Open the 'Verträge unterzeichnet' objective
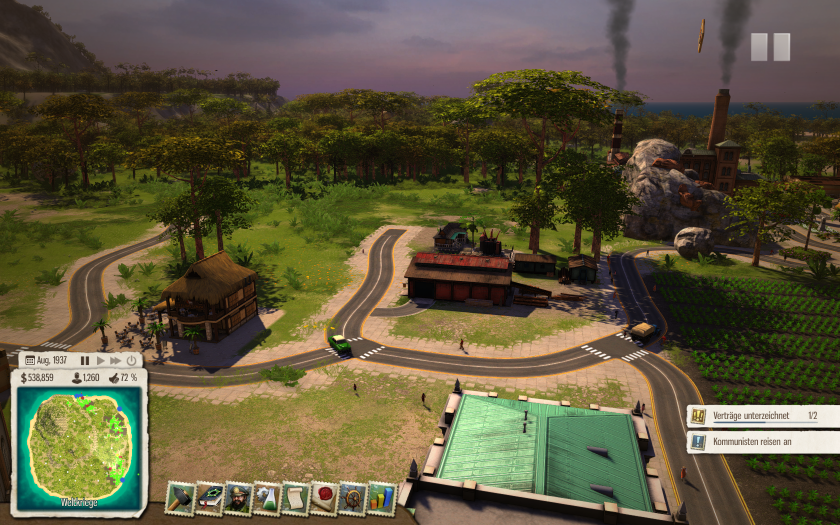The width and height of the screenshot is (840, 525). click(x=762, y=415)
